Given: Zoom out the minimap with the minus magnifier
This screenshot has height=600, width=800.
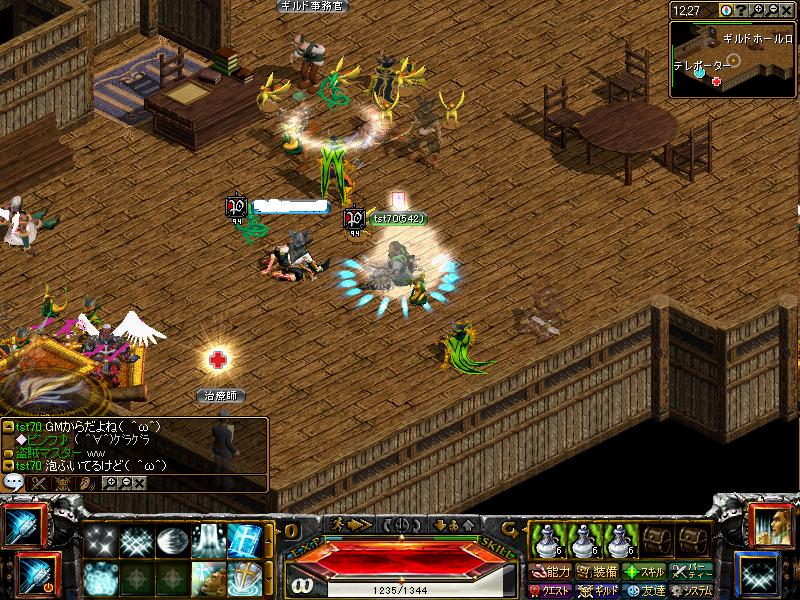Looking at the screenshot, I should coord(772,9).
